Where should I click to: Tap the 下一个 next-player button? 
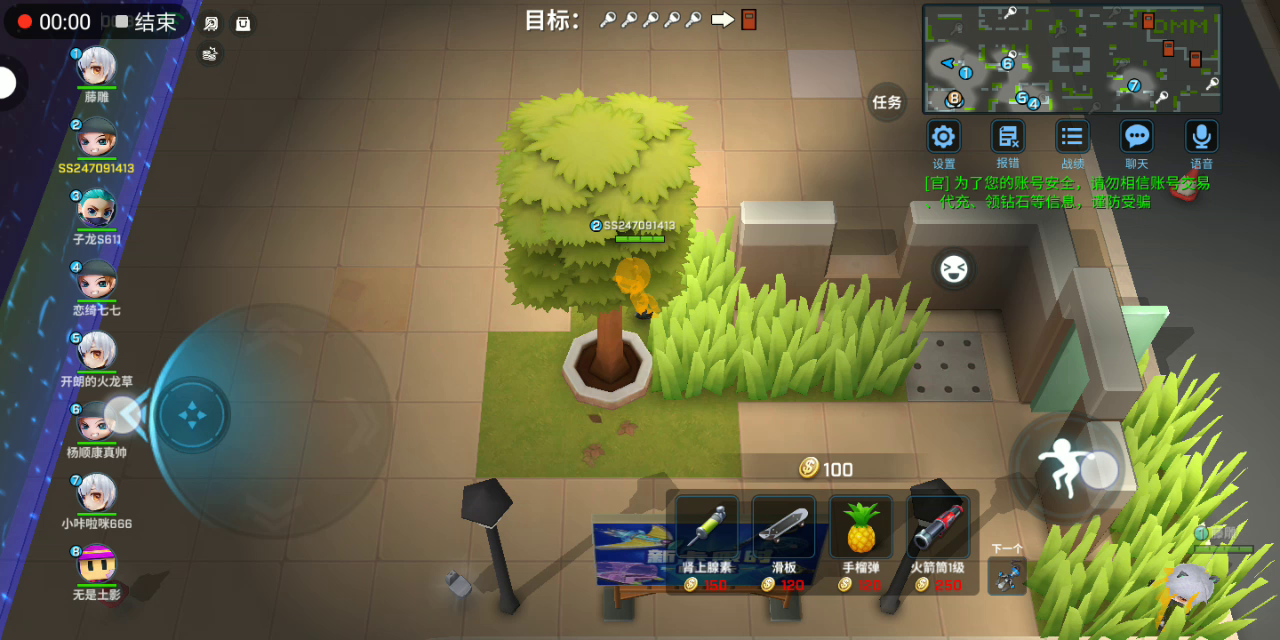click(1007, 573)
